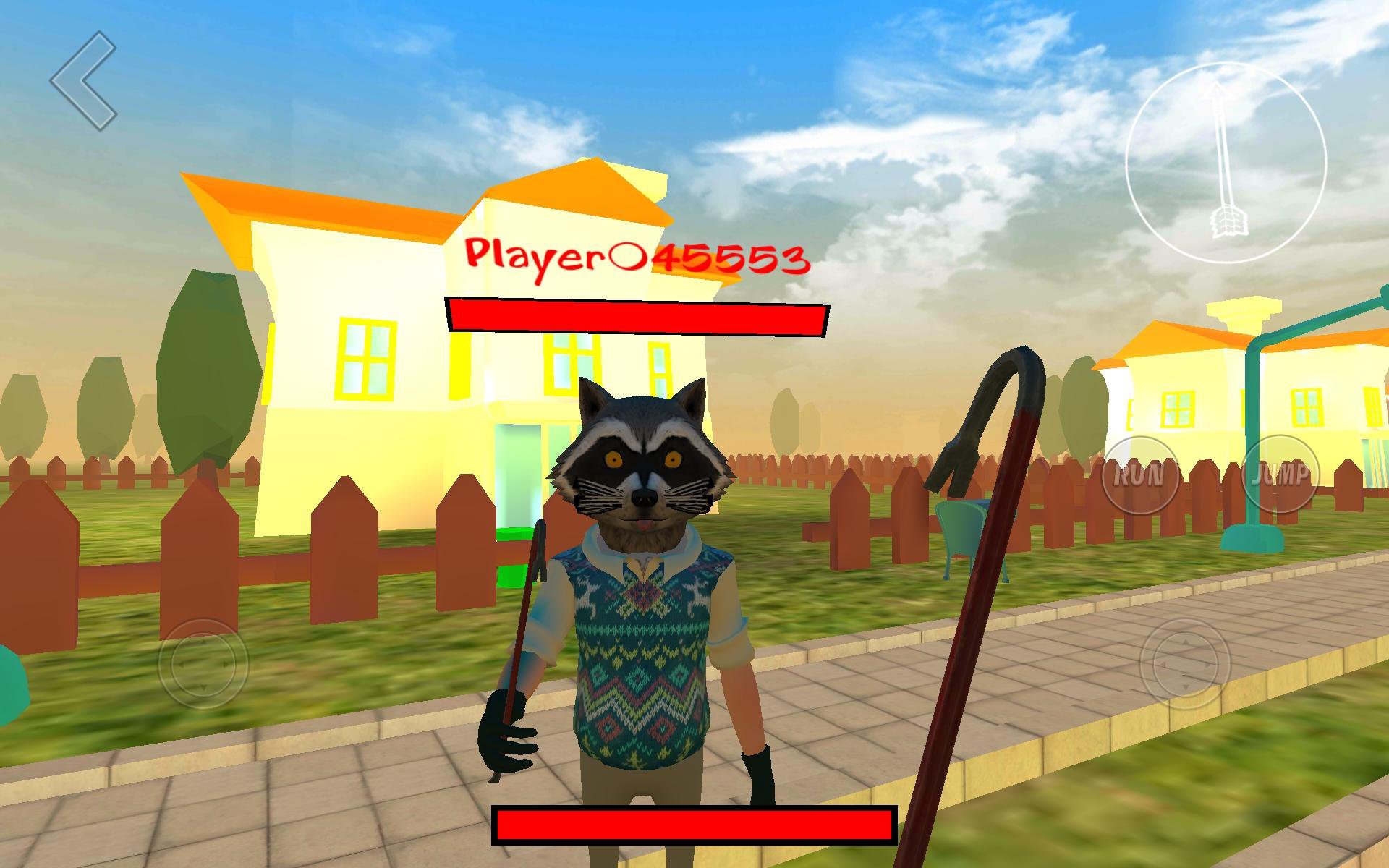
Task: Tap the center of the right joystick
Action: coord(1186,664)
